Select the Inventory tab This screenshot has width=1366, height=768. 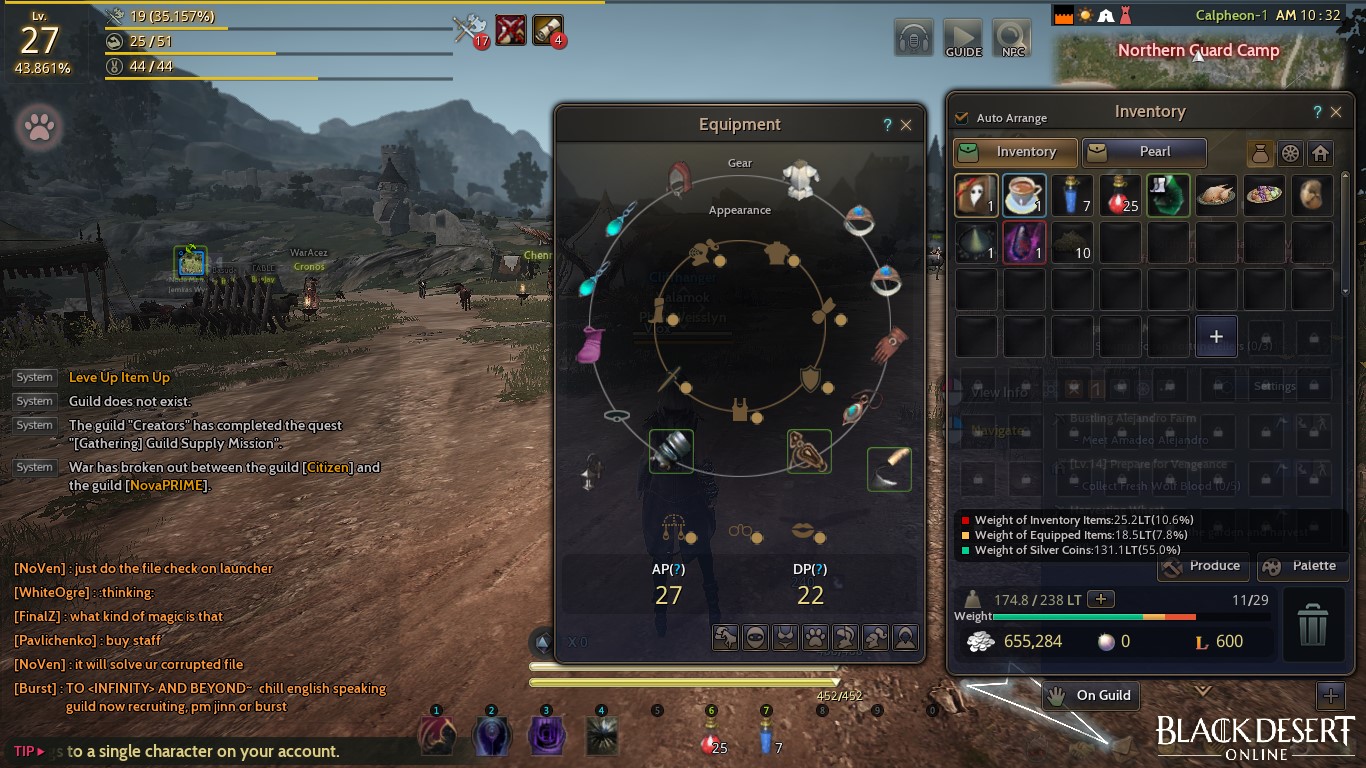pos(1014,152)
